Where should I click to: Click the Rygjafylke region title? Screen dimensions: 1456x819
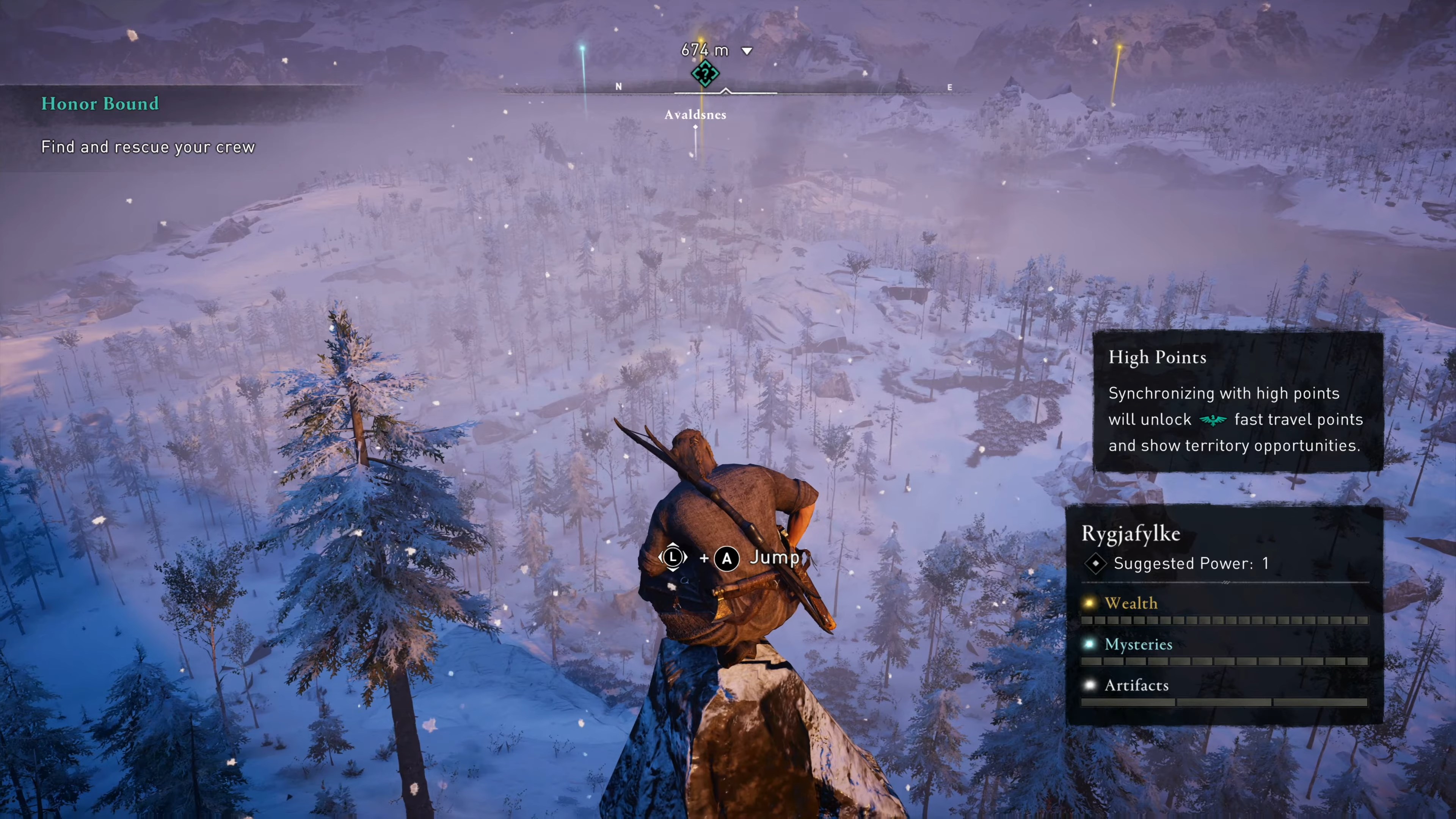point(1130,534)
